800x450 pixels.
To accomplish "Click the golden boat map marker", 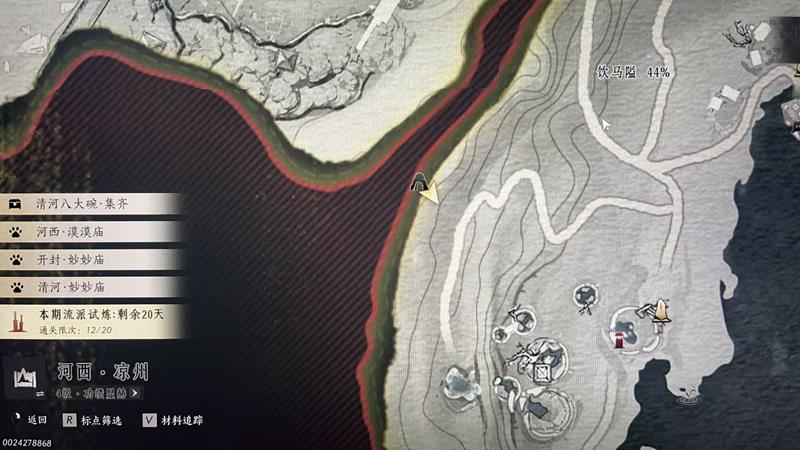I will [660, 310].
